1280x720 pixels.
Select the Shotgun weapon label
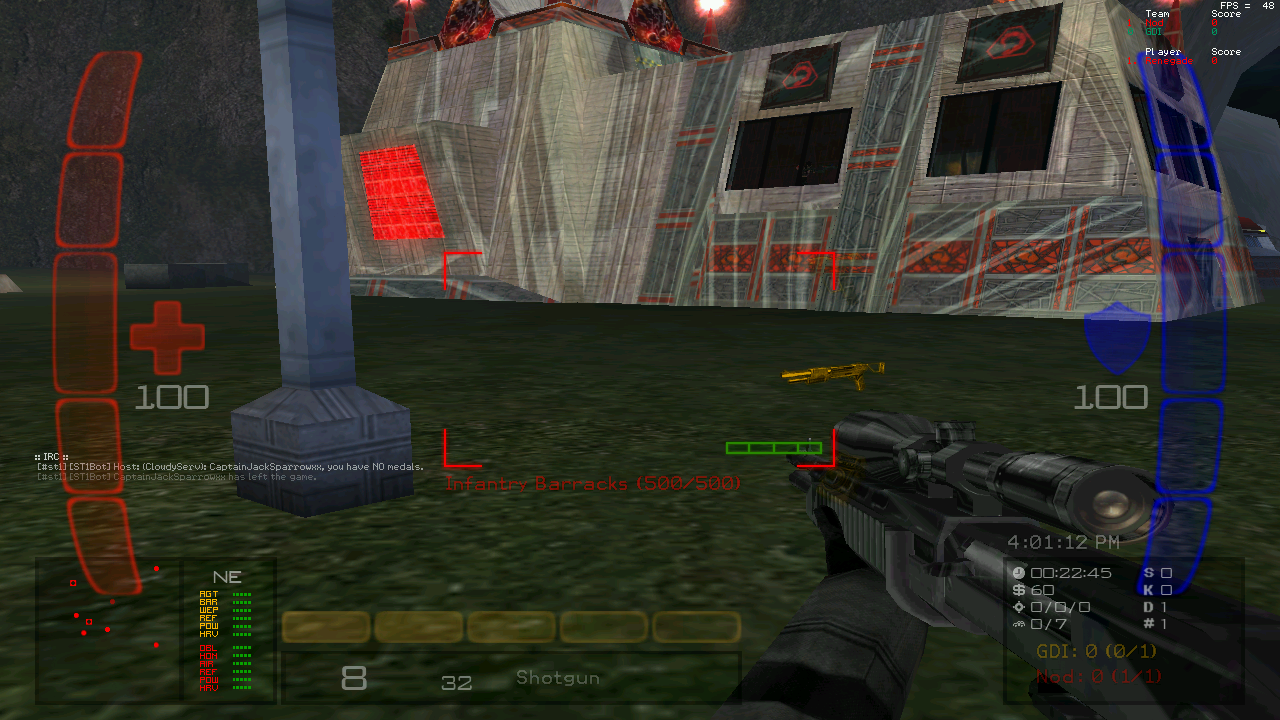558,678
